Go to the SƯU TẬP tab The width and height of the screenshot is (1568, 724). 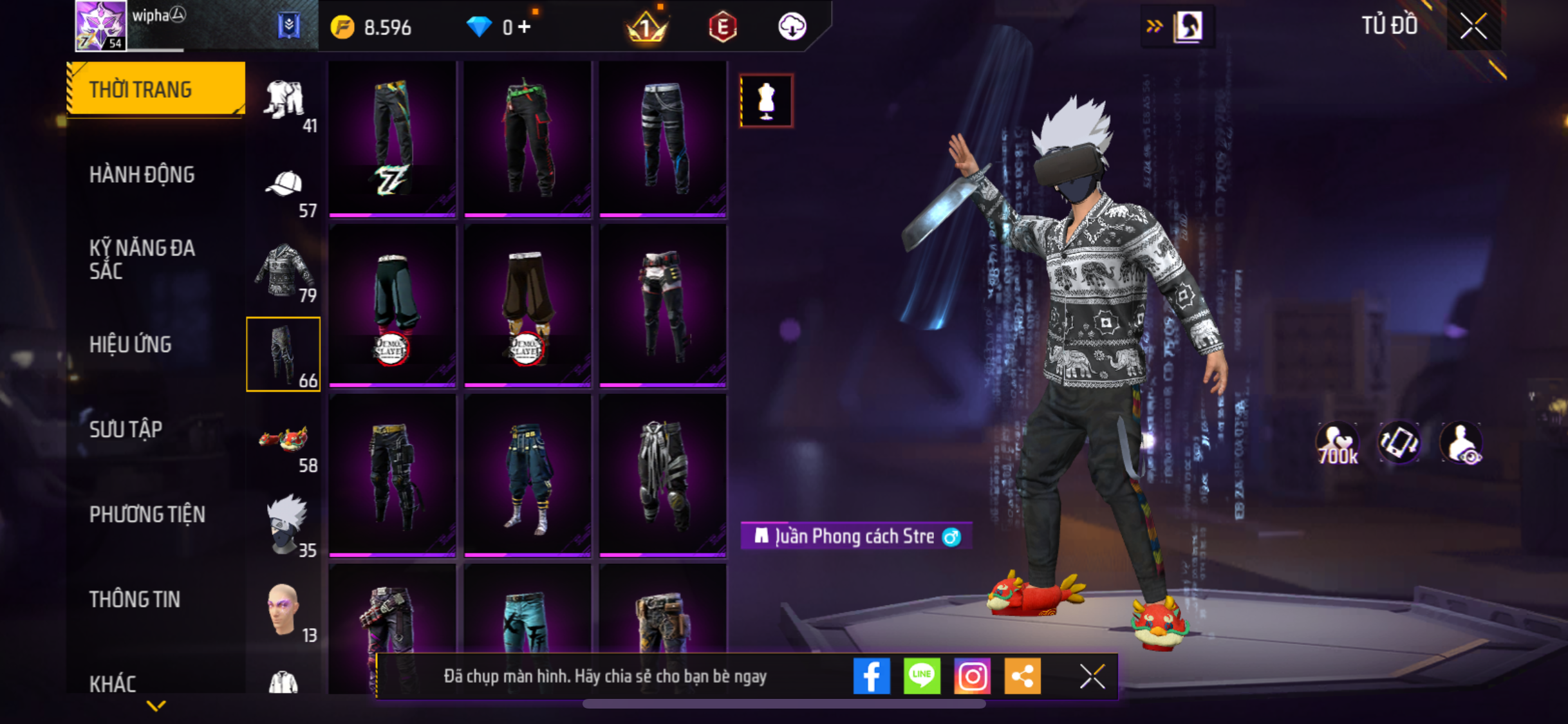pyautogui.click(x=126, y=429)
